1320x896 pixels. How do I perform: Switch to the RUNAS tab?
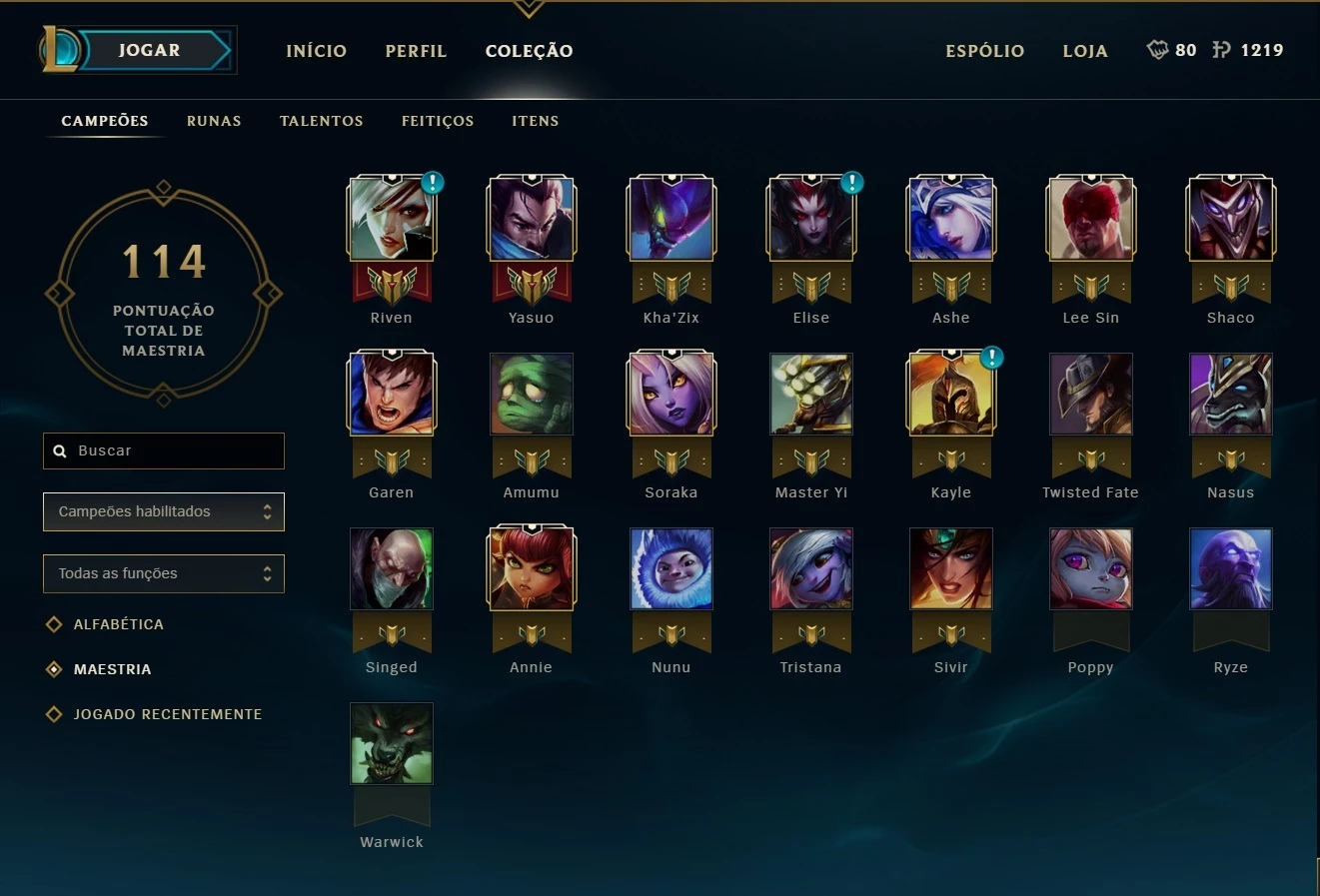coord(213,120)
